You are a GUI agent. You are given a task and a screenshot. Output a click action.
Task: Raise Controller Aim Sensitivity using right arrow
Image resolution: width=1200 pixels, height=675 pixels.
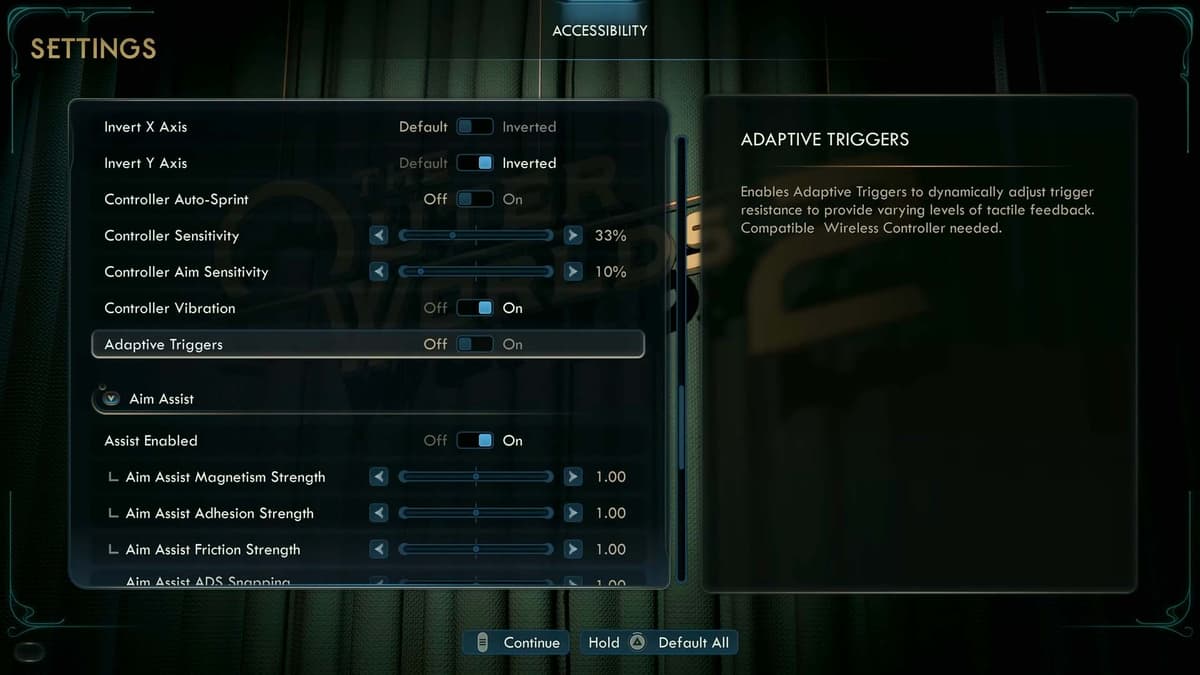572,272
